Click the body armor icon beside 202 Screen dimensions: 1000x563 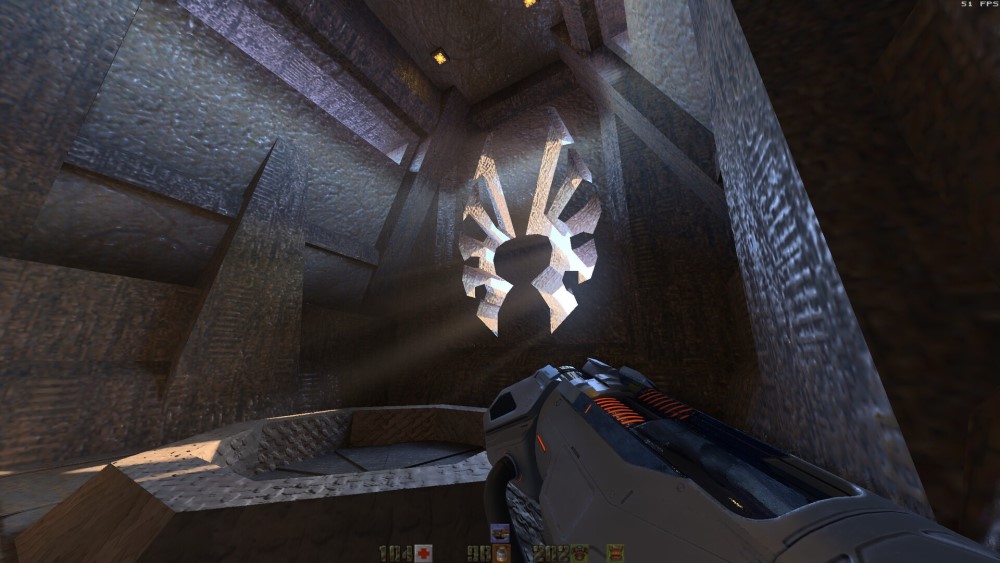(x=579, y=552)
